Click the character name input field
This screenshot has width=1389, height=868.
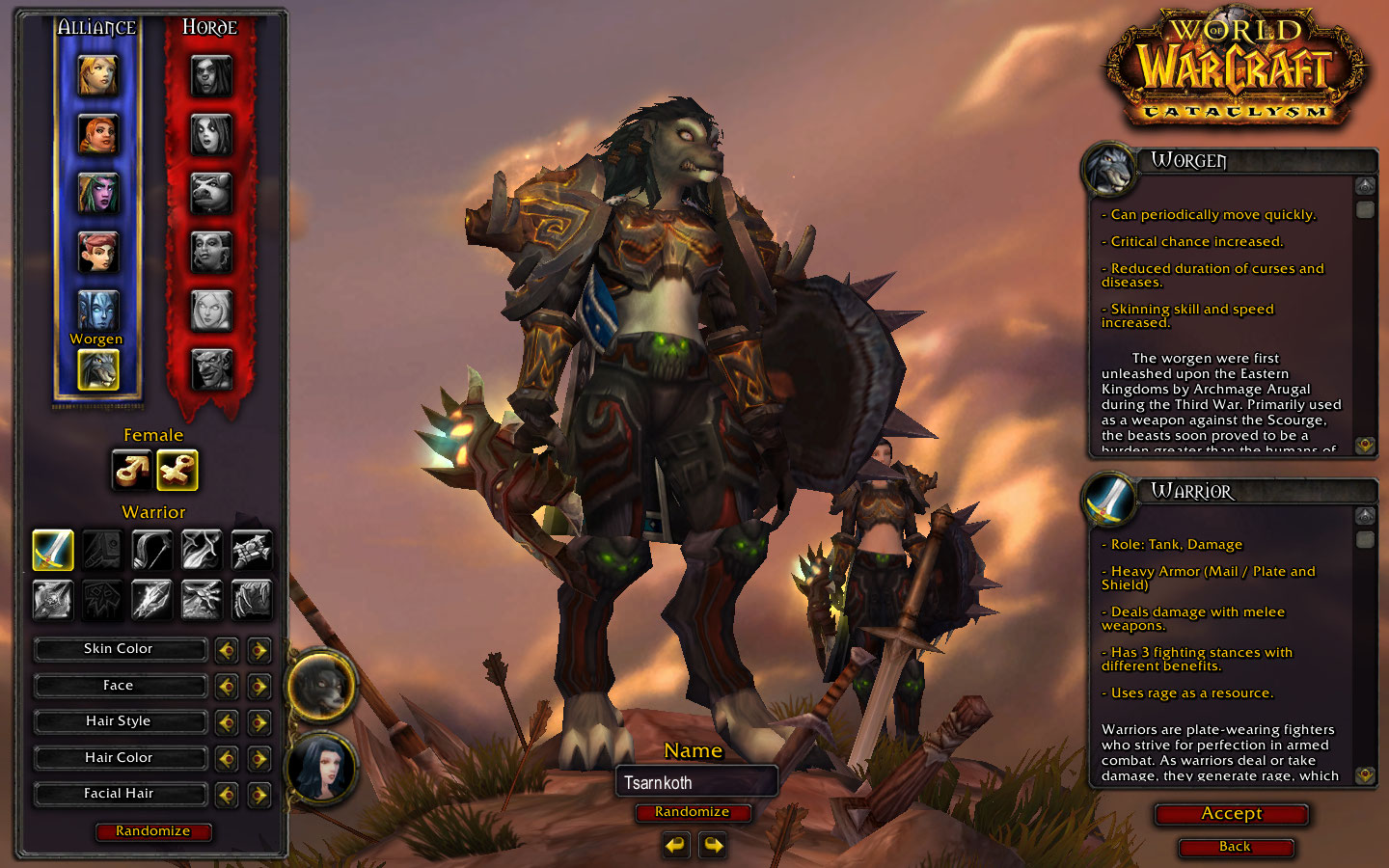pyautogui.click(x=695, y=782)
